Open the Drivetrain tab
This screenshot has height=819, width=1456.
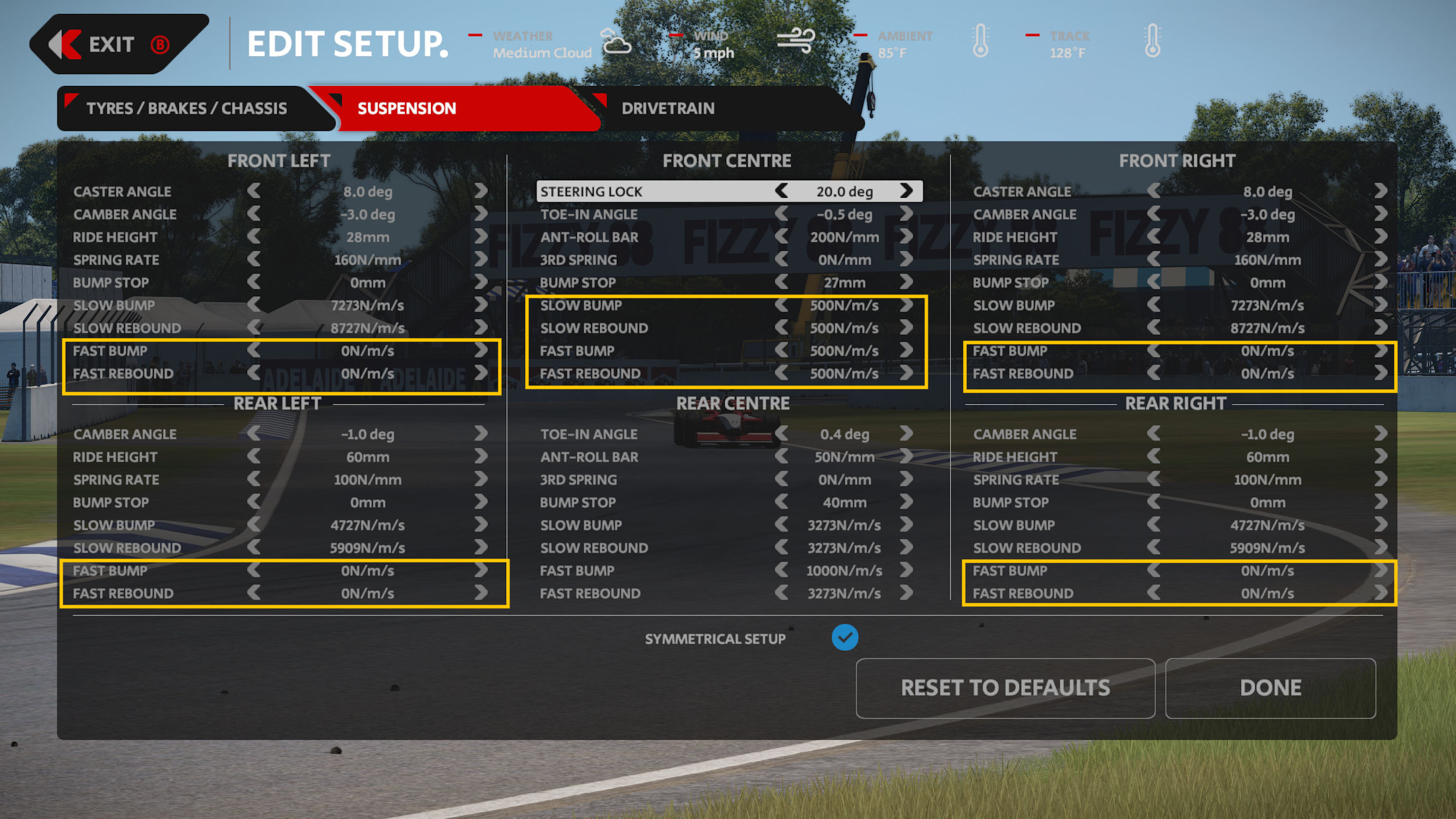pyautogui.click(x=667, y=109)
